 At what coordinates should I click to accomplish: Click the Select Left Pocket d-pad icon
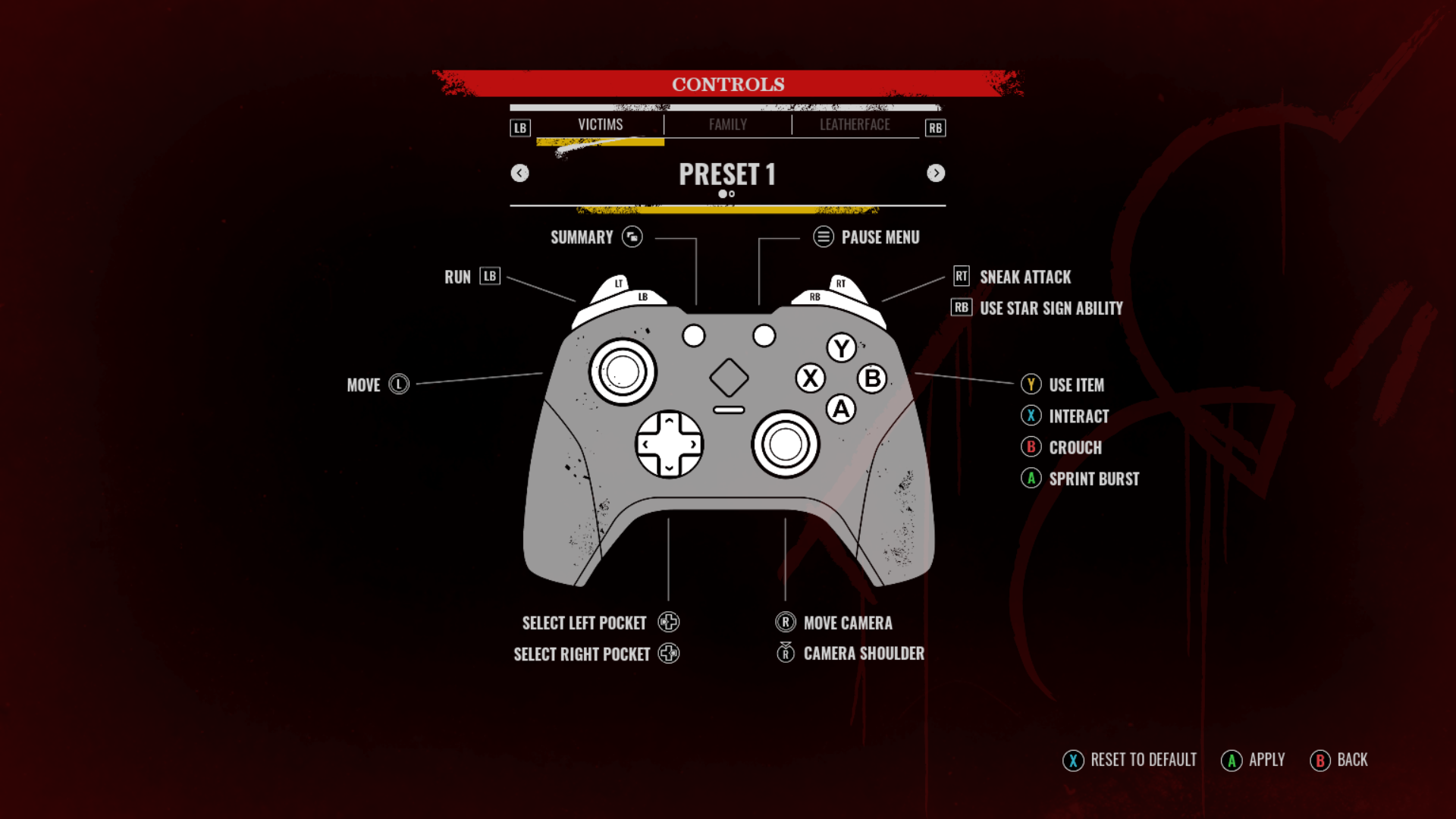point(667,622)
